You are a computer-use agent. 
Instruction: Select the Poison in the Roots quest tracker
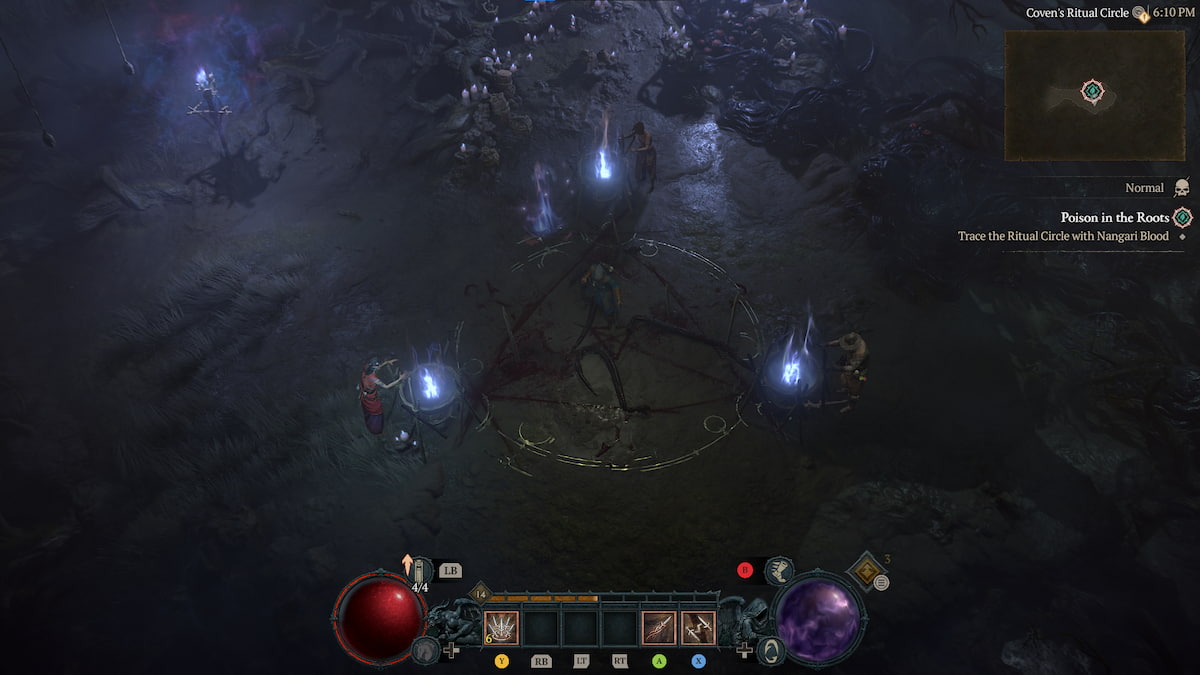pyautogui.click(x=1115, y=217)
